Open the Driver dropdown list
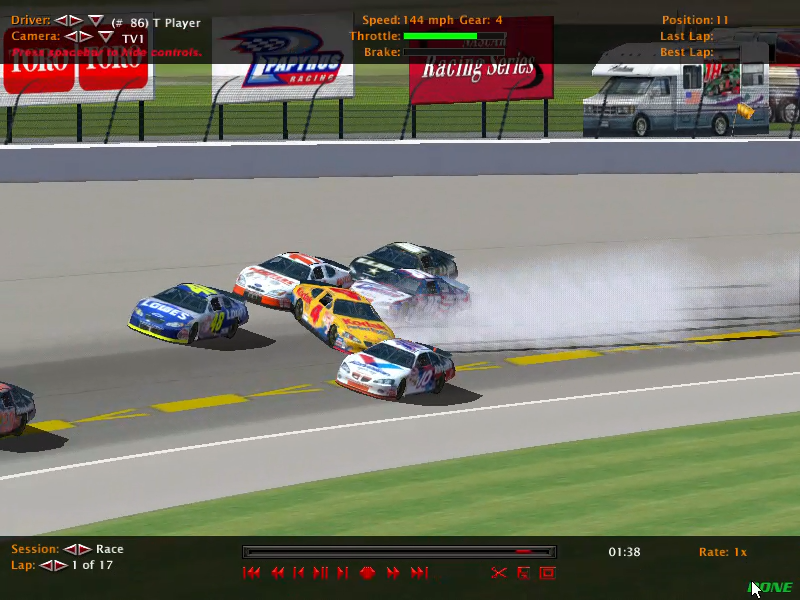 95,21
